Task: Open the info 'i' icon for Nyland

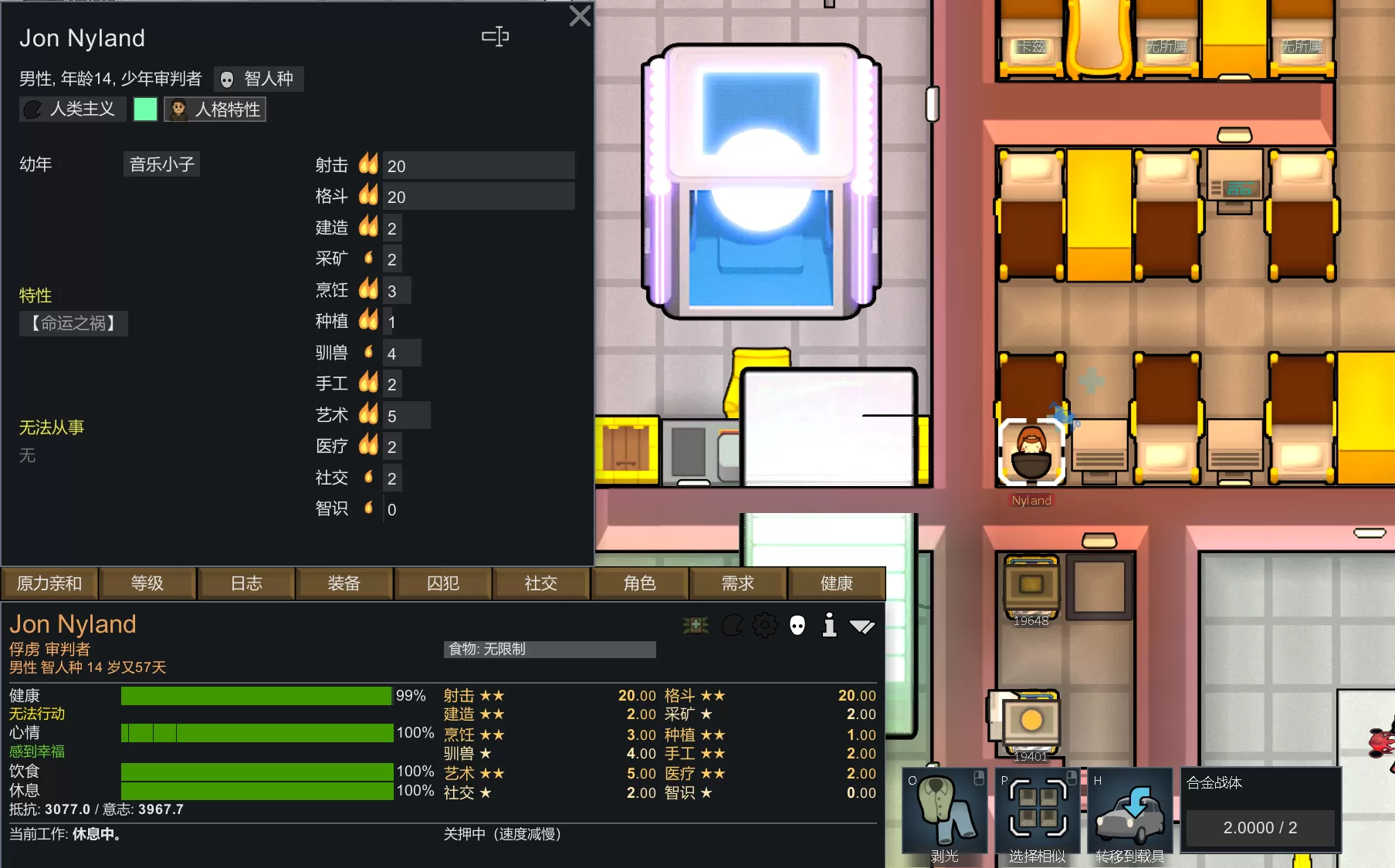Action: (829, 625)
